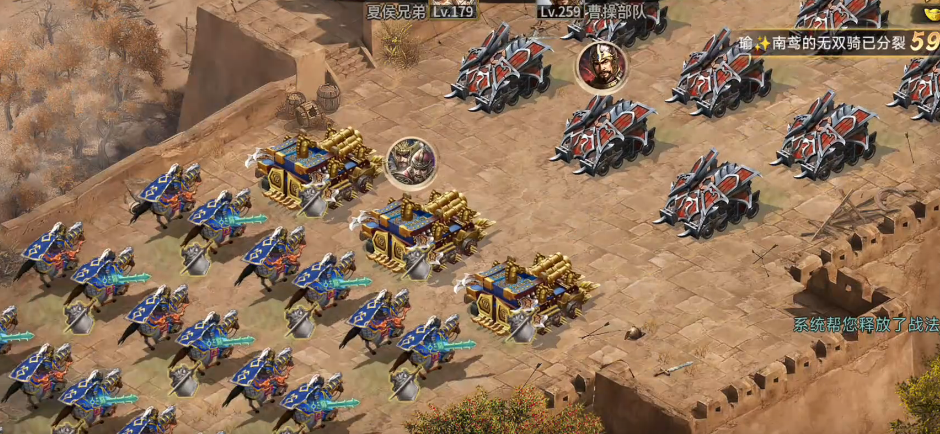The height and width of the screenshot is (434, 940).
Task: Select the general portrait among the golden chariots
Action: click(x=412, y=162)
